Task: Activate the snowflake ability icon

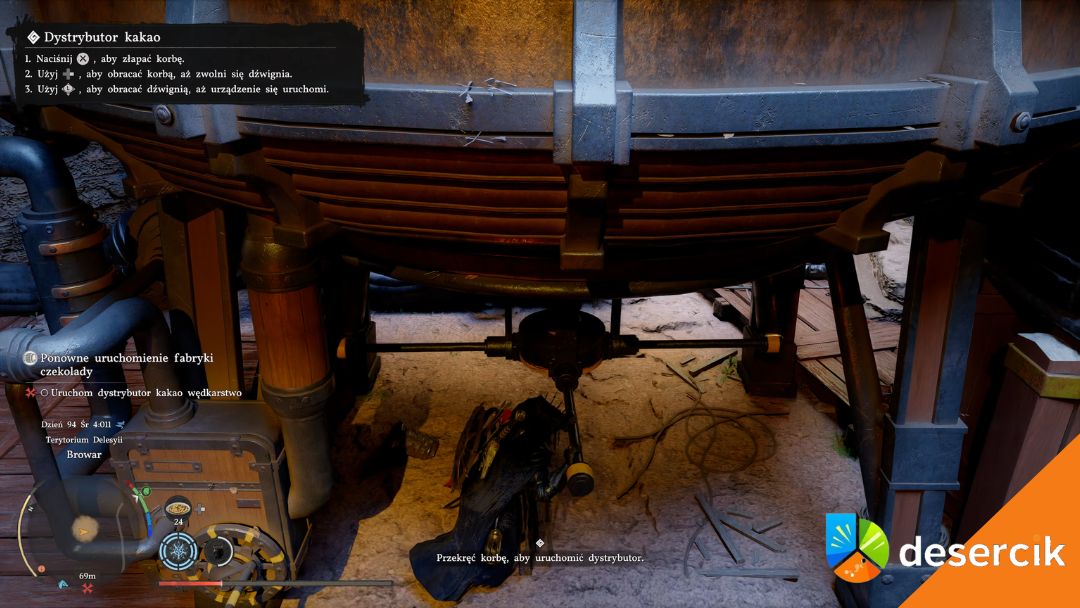Action: [x=179, y=551]
